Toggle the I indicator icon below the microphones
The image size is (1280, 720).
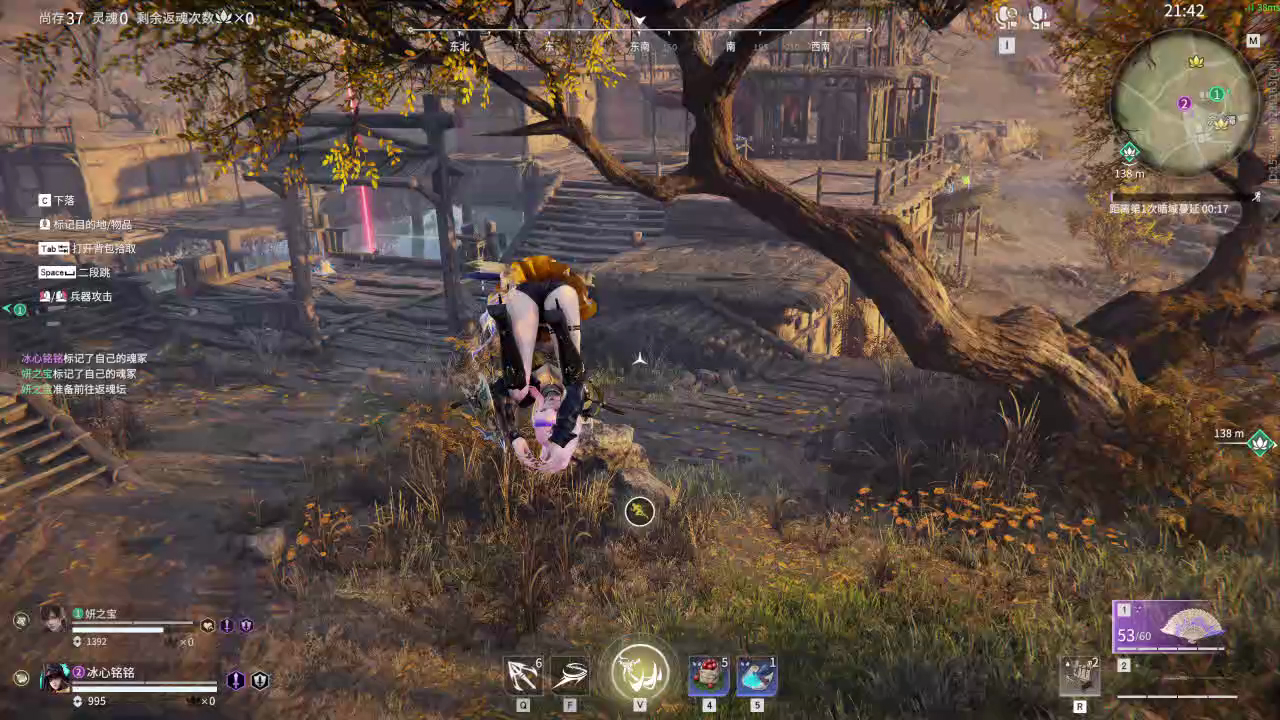click(1005, 44)
